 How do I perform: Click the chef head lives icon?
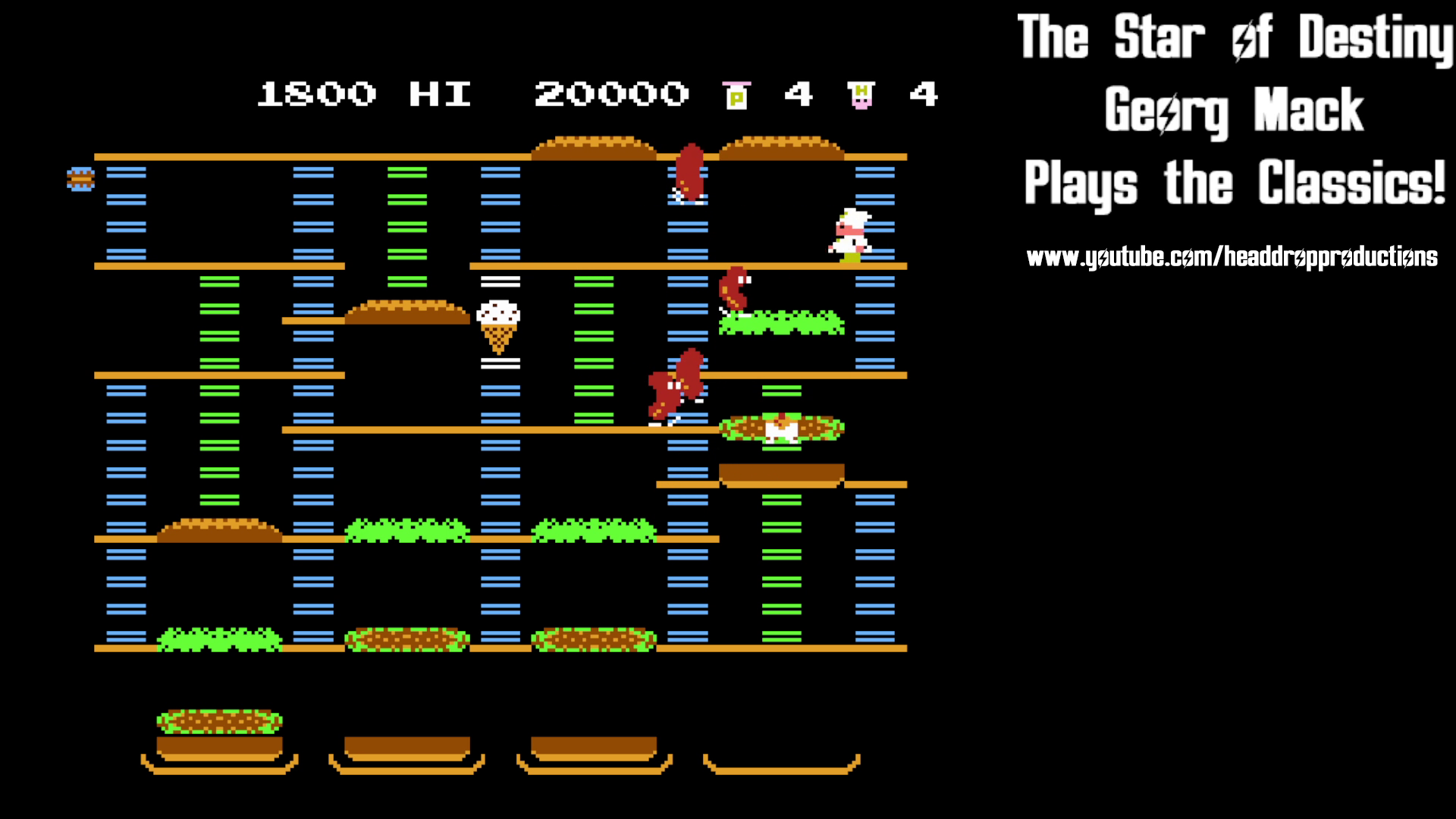tap(858, 93)
